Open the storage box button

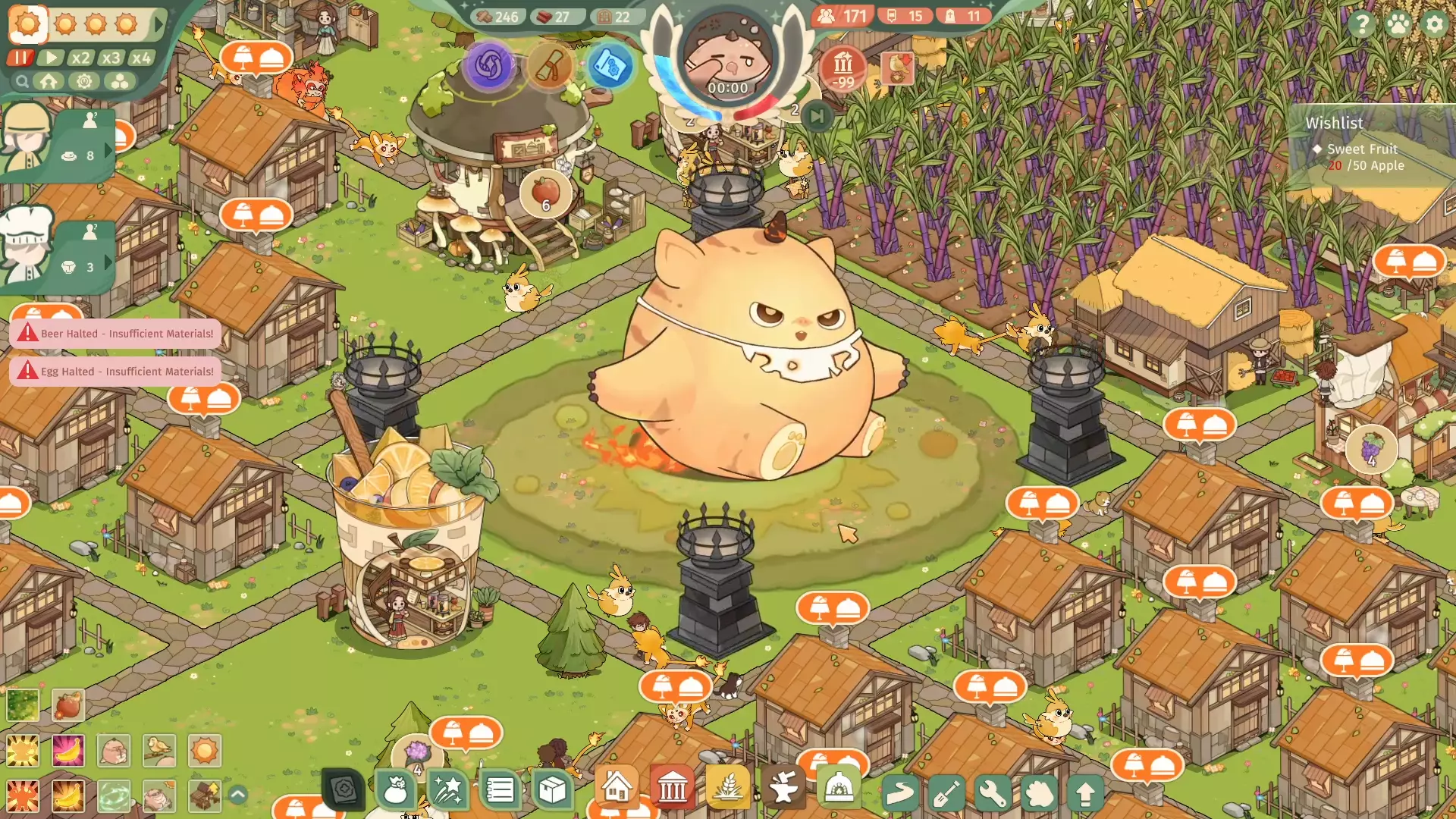pos(552,790)
